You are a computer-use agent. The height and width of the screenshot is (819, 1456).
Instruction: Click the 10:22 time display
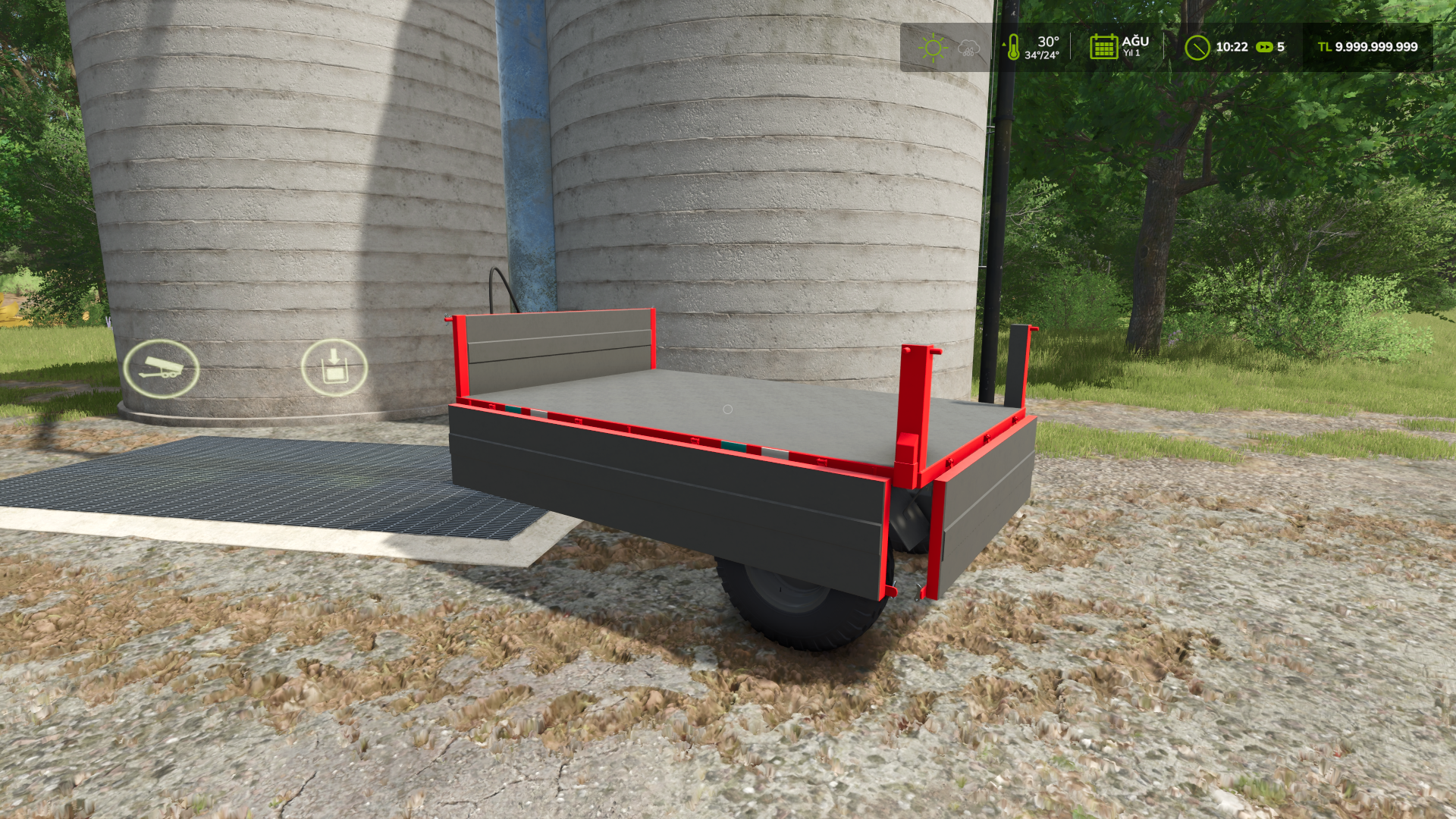coord(1232,47)
